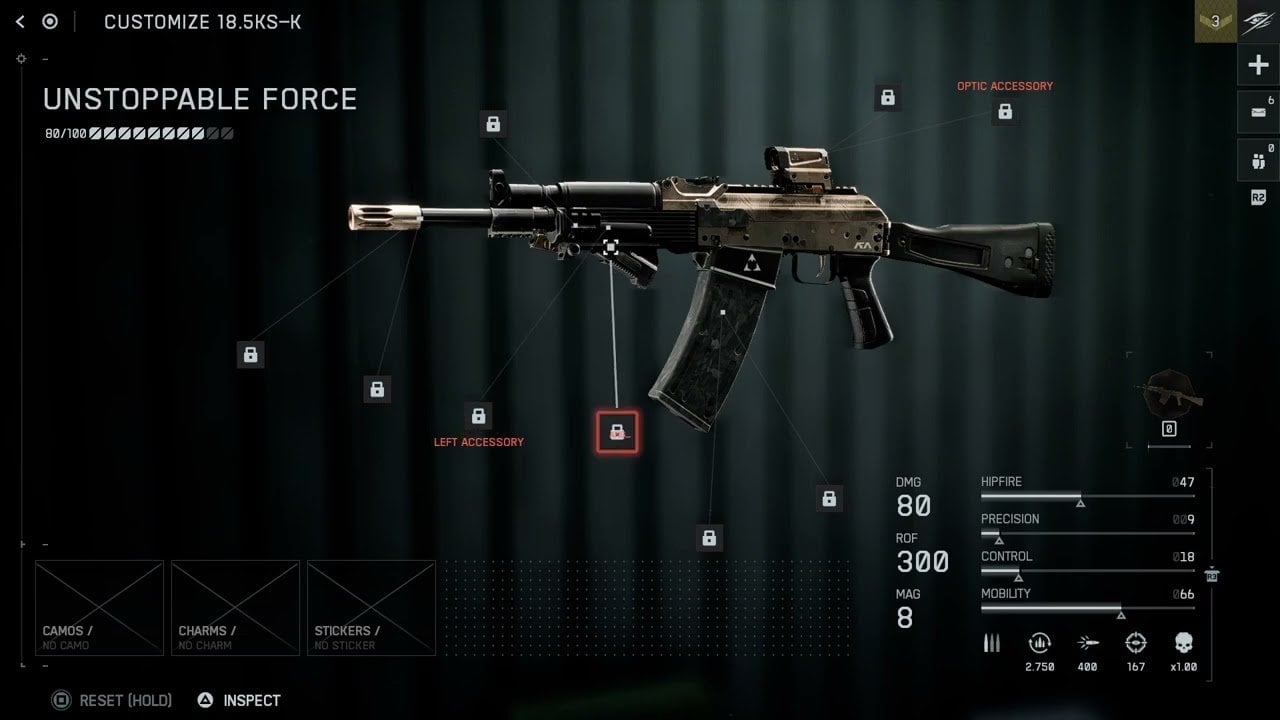Open the Charms customization slot
This screenshot has height=720, width=1280.
[235, 607]
